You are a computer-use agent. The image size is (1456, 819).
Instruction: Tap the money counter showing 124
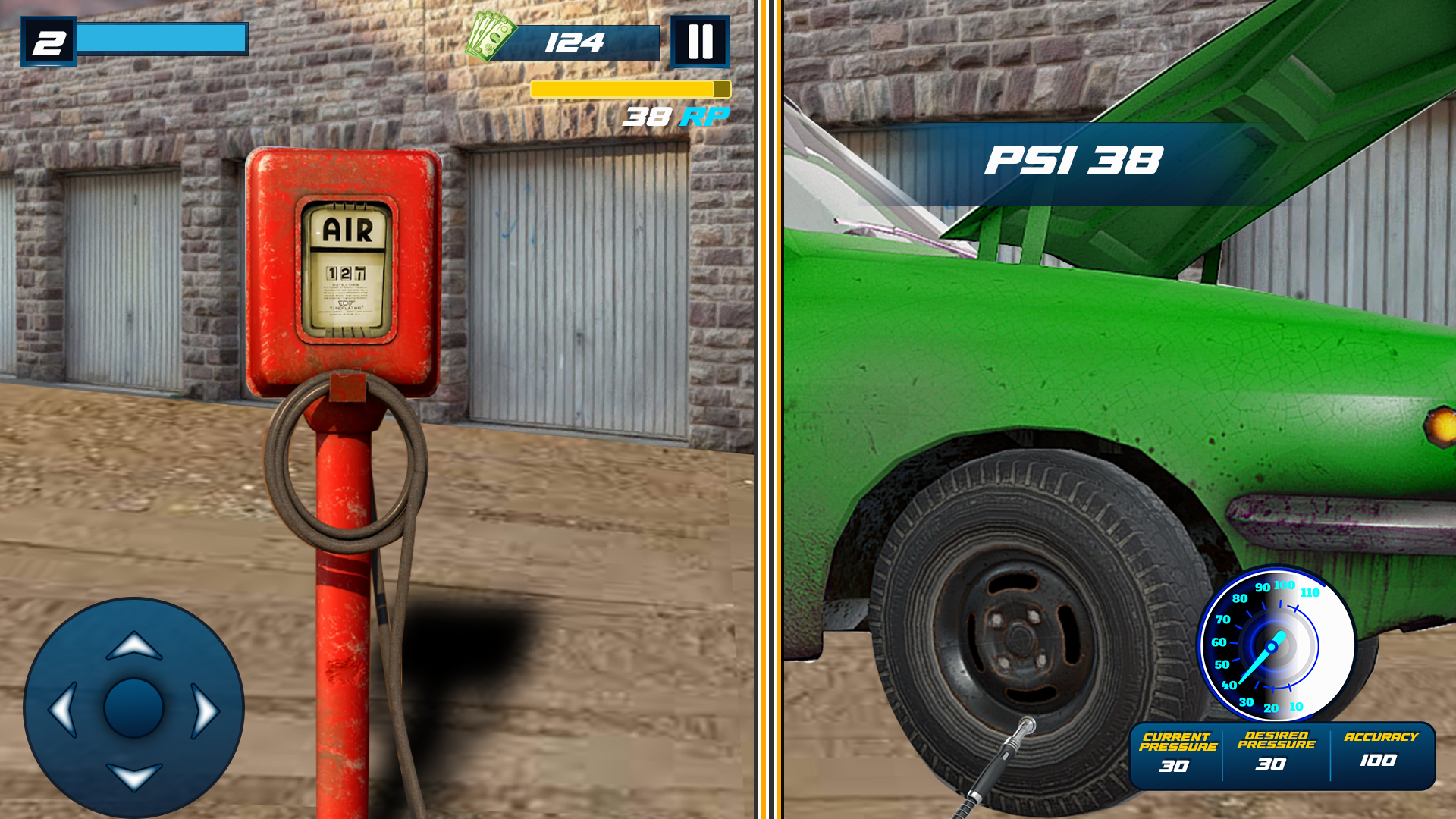pos(575,43)
